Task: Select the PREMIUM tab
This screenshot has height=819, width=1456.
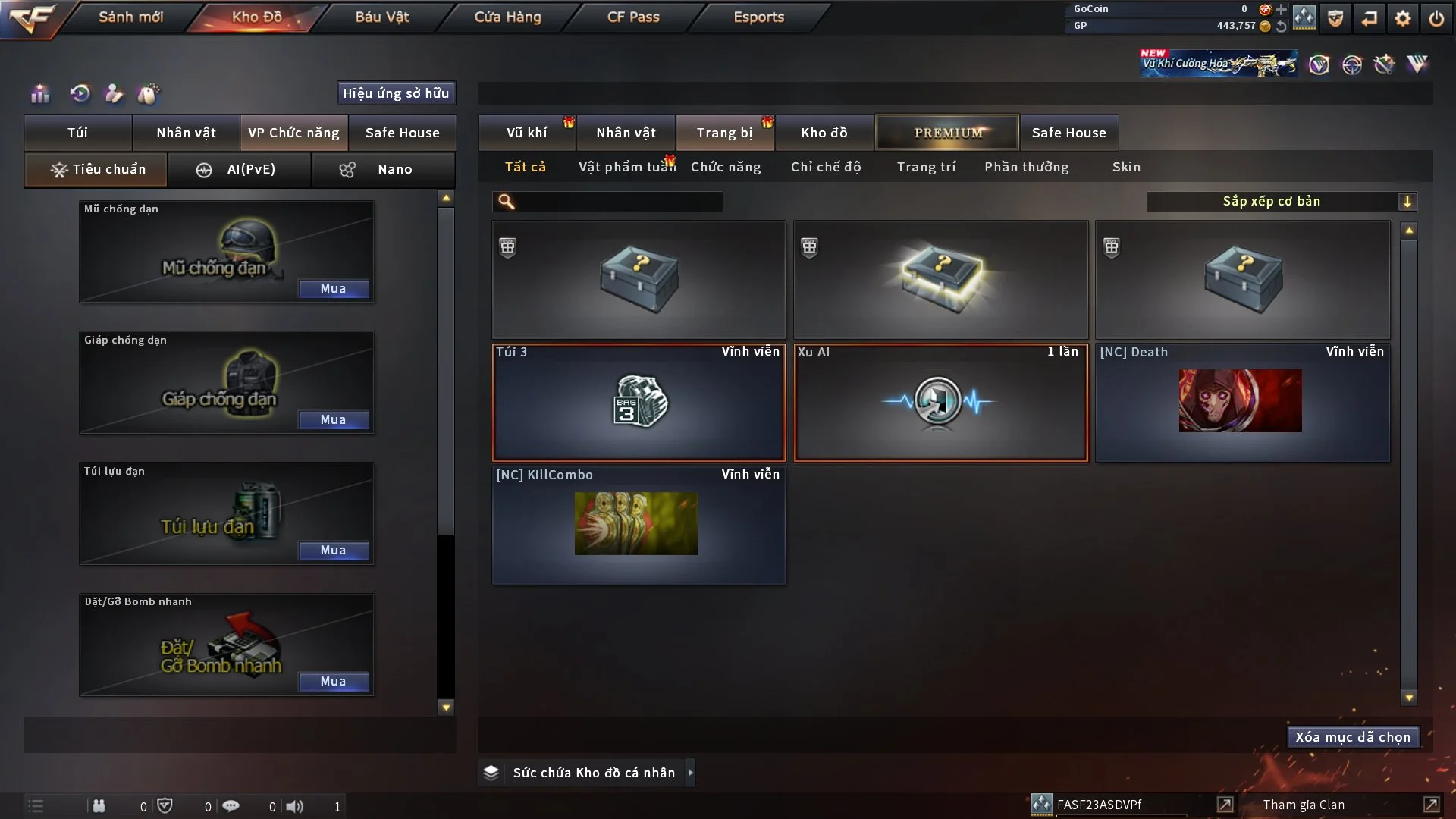Action: coord(947,133)
